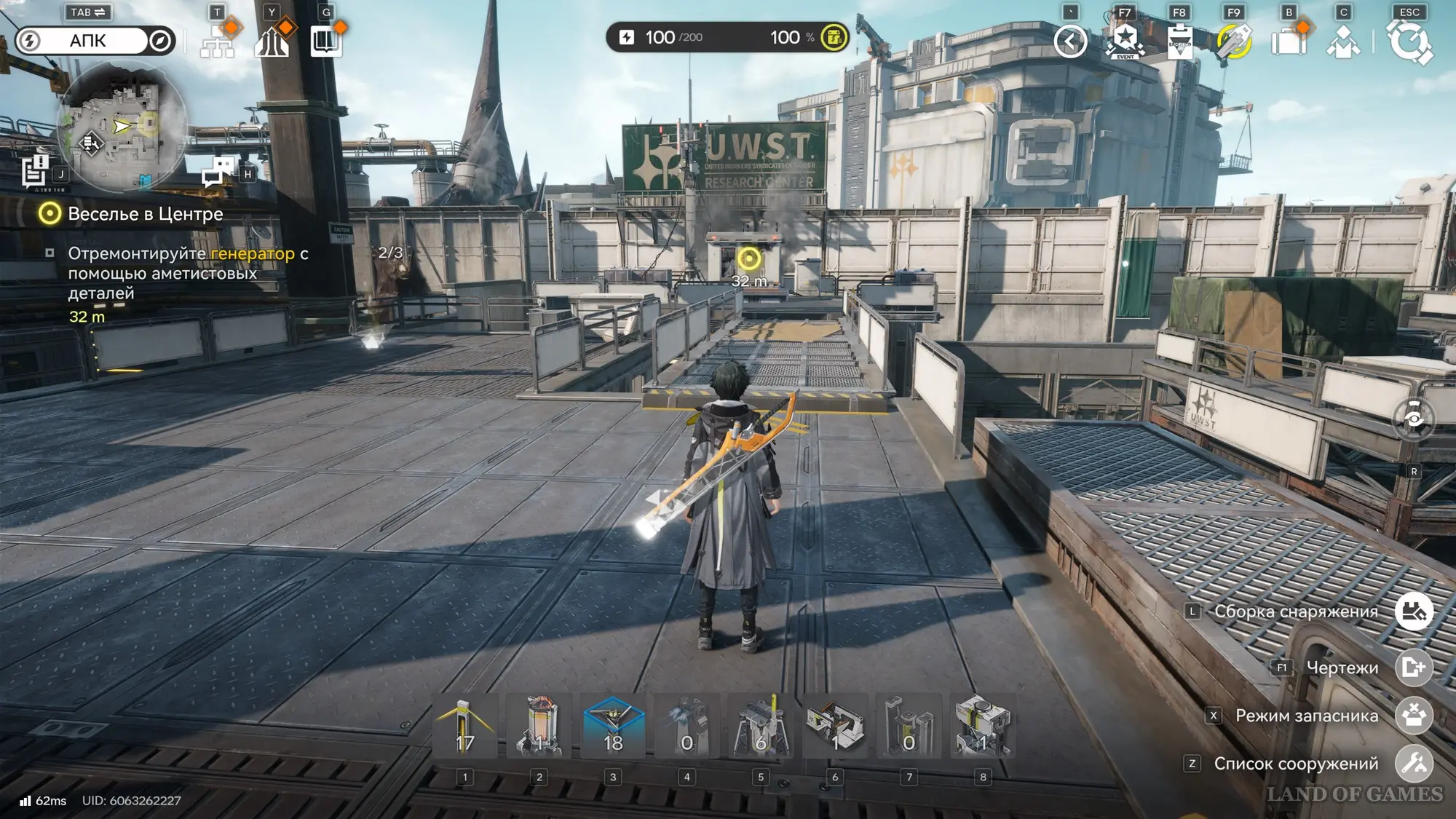The image size is (1456, 819).
Task: Open the backpack inventory icon
Action: [1289, 41]
